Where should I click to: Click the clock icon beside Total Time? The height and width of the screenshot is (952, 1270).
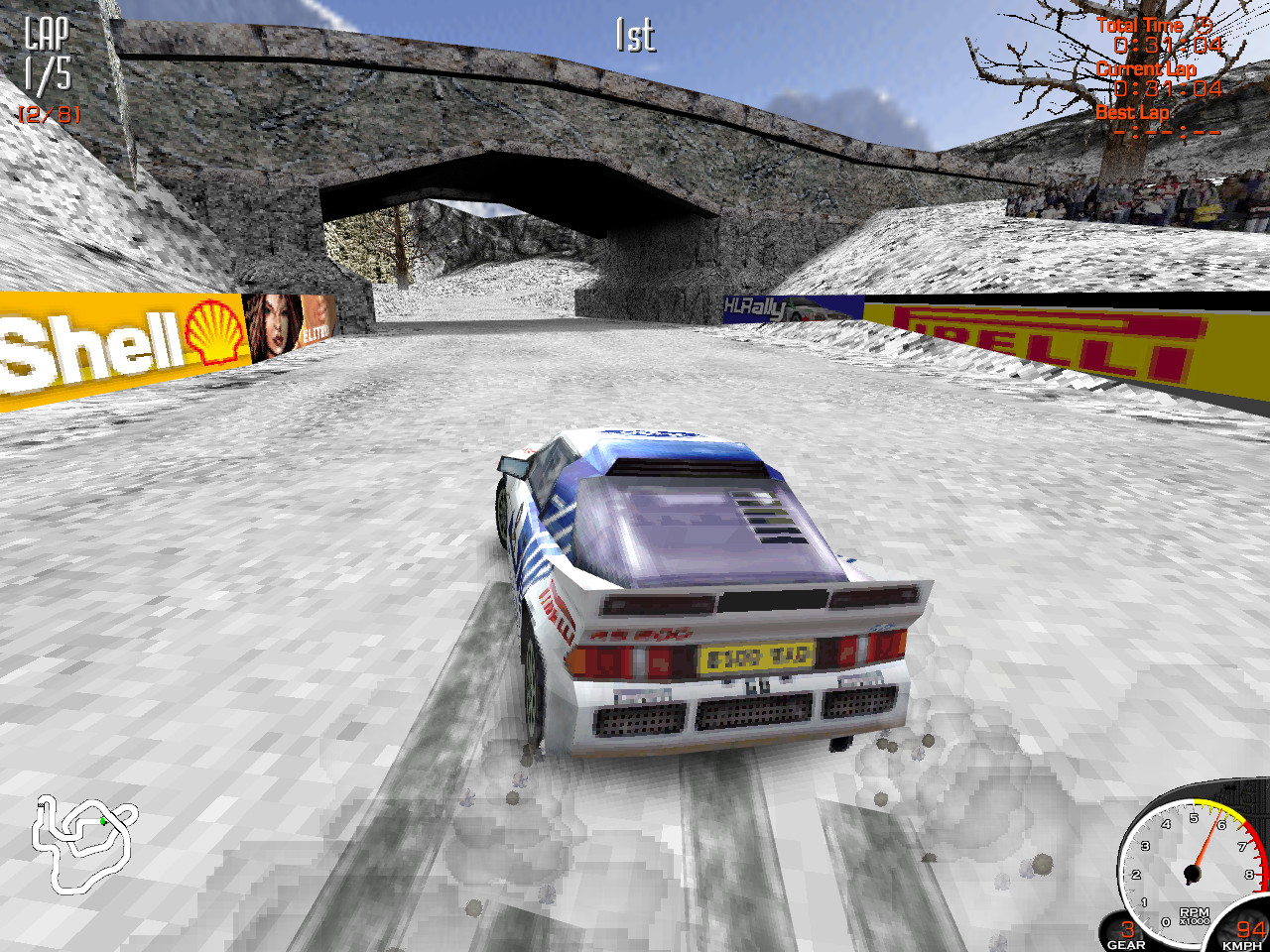point(1206,25)
